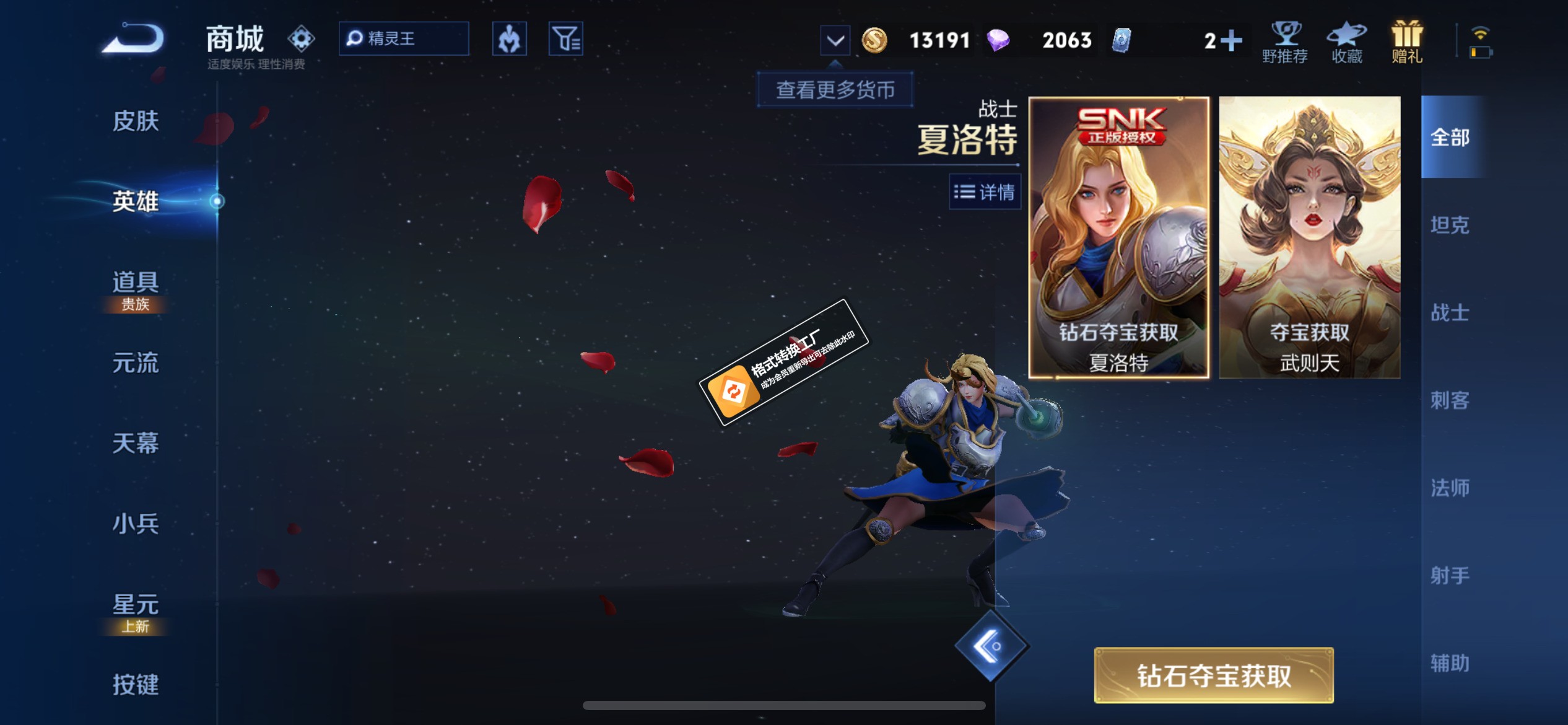
Task: Open the settings gear beside 商城
Action: [301, 38]
